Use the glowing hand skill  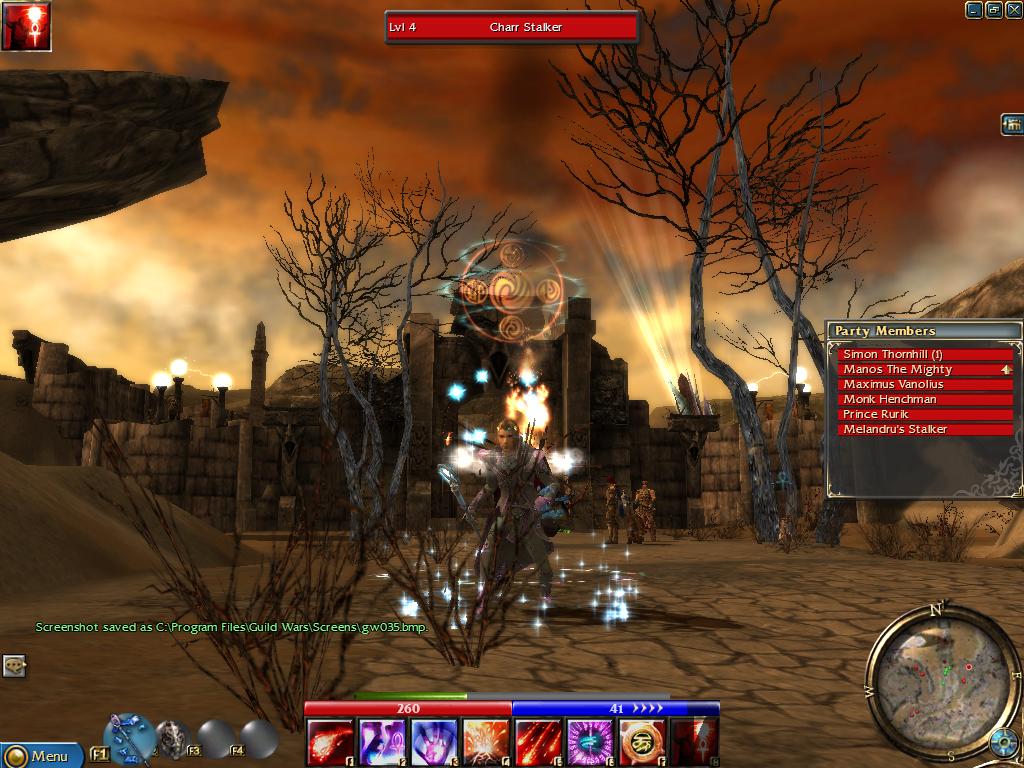pos(434,742)
